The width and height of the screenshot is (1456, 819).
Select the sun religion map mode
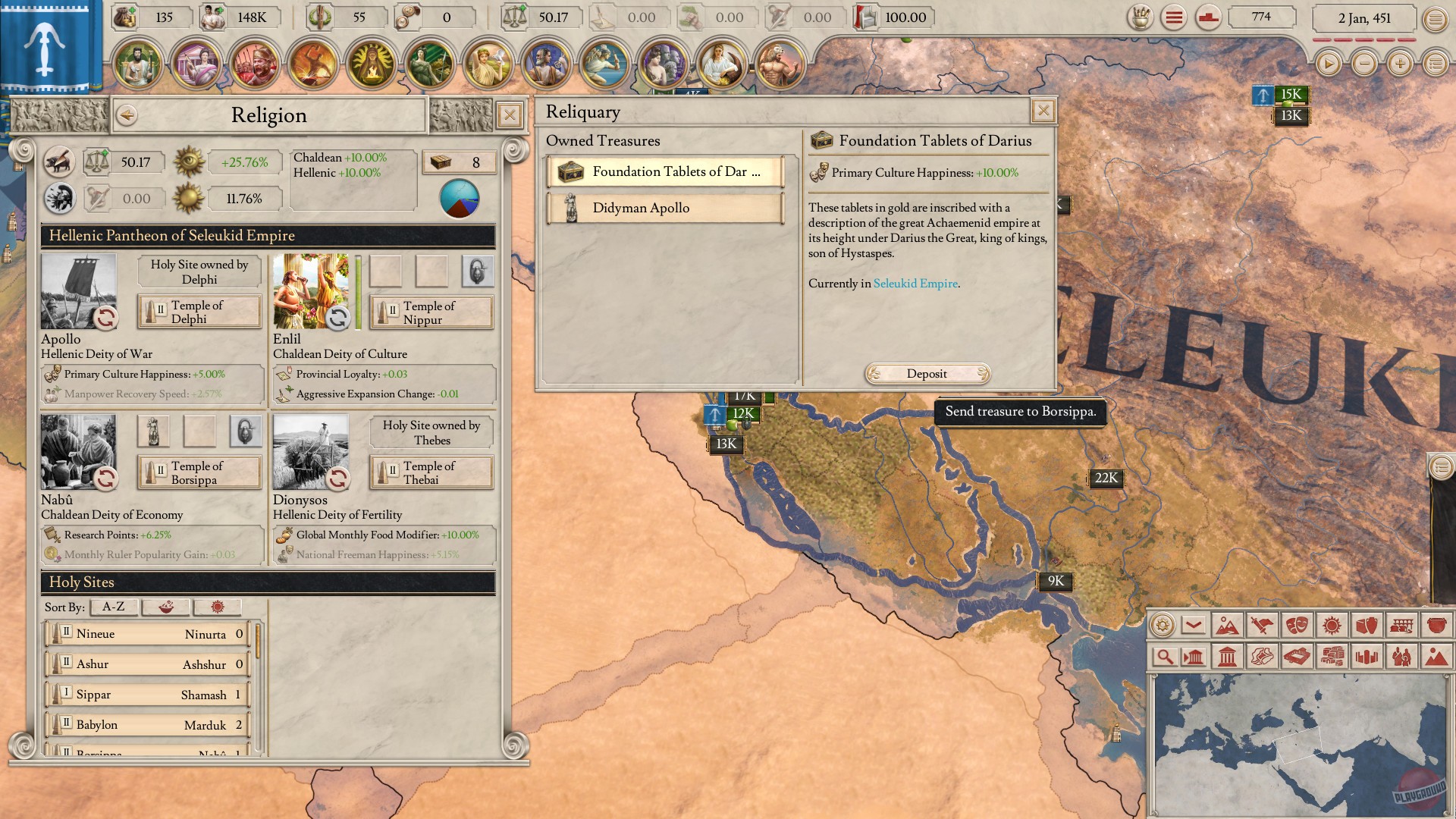coord(1332,626)
